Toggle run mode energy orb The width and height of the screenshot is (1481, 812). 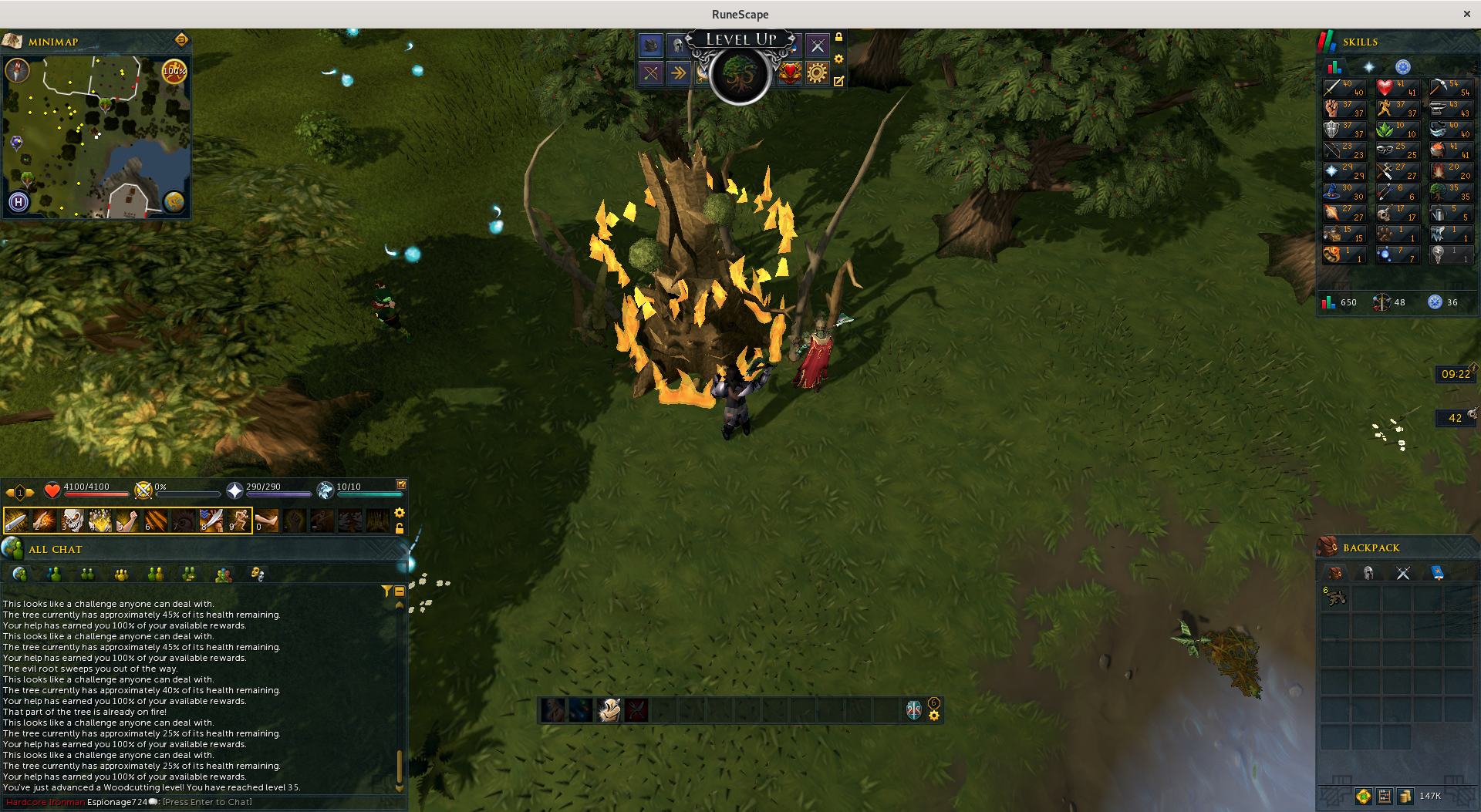point(174,71)
